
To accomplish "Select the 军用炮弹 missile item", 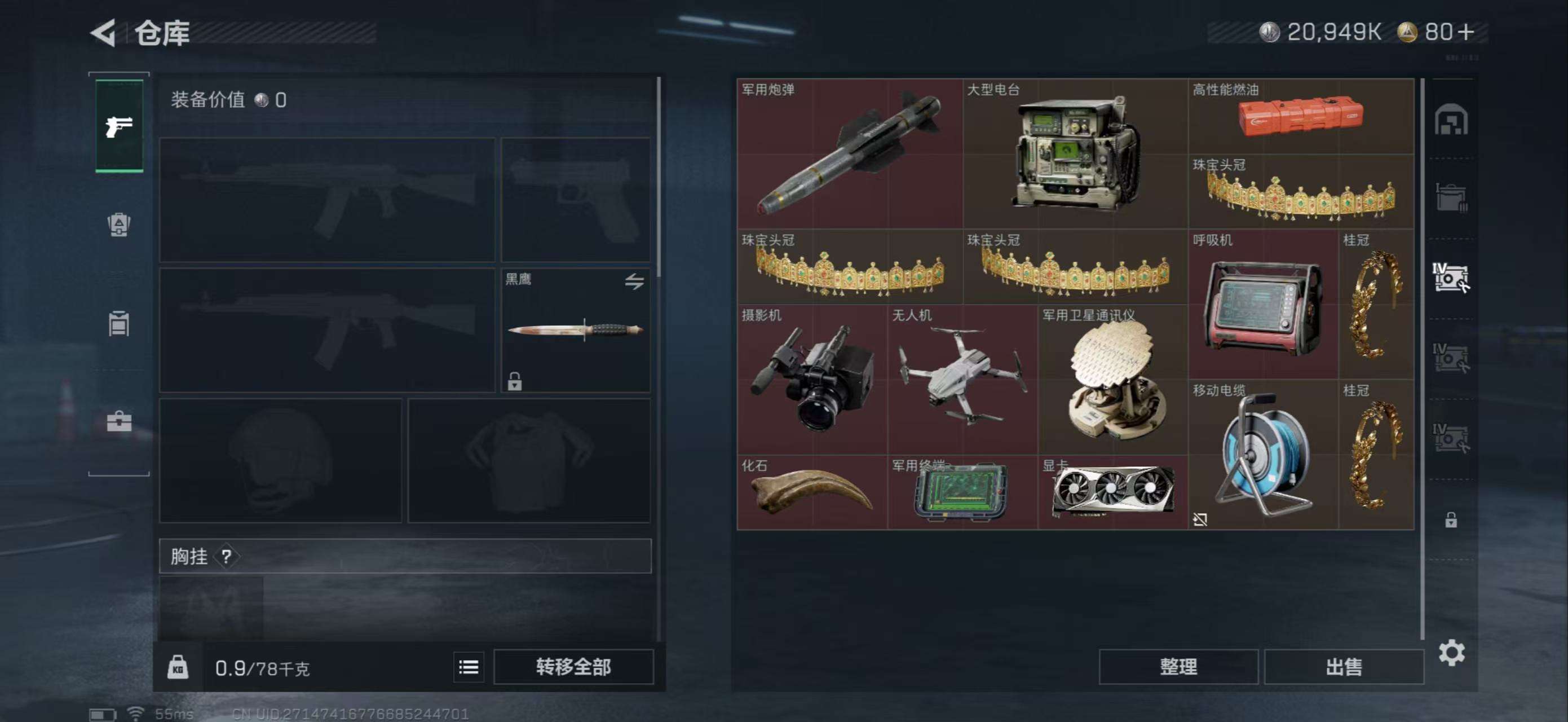I will coord(850,153).
